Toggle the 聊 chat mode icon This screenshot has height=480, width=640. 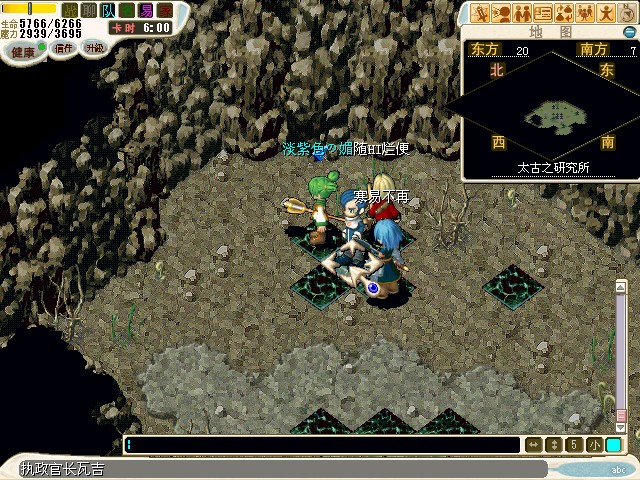[x=88, y=9]
